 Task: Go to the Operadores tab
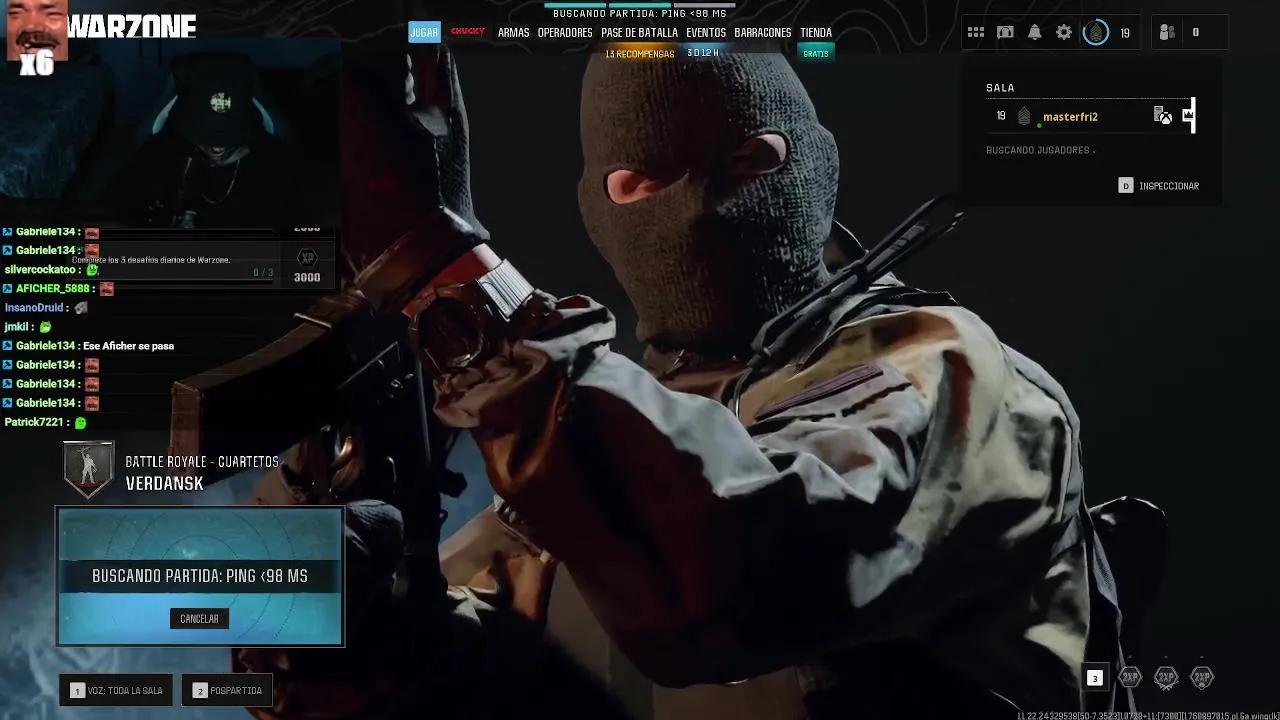point(565,32)
